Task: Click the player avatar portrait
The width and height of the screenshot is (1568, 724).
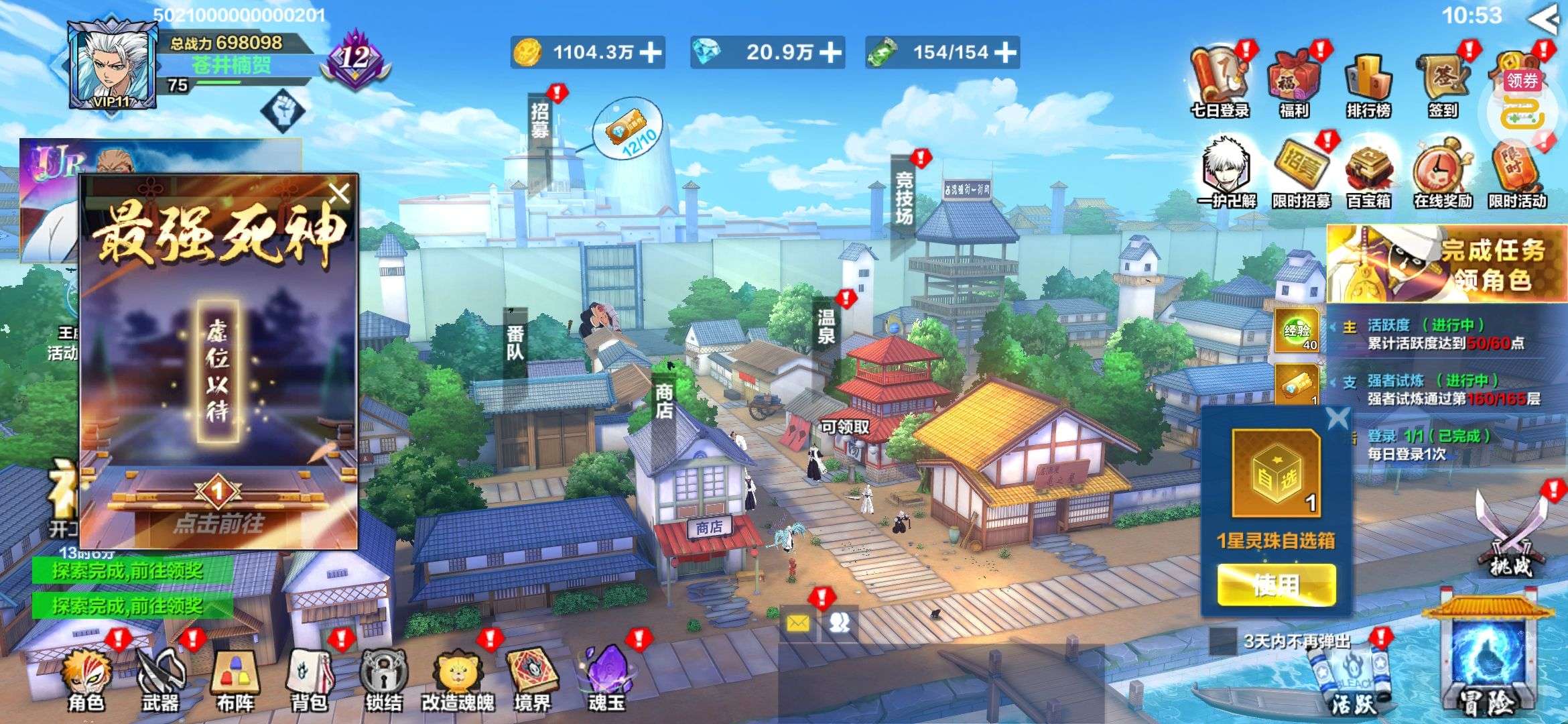Action: tap(112, 64)
